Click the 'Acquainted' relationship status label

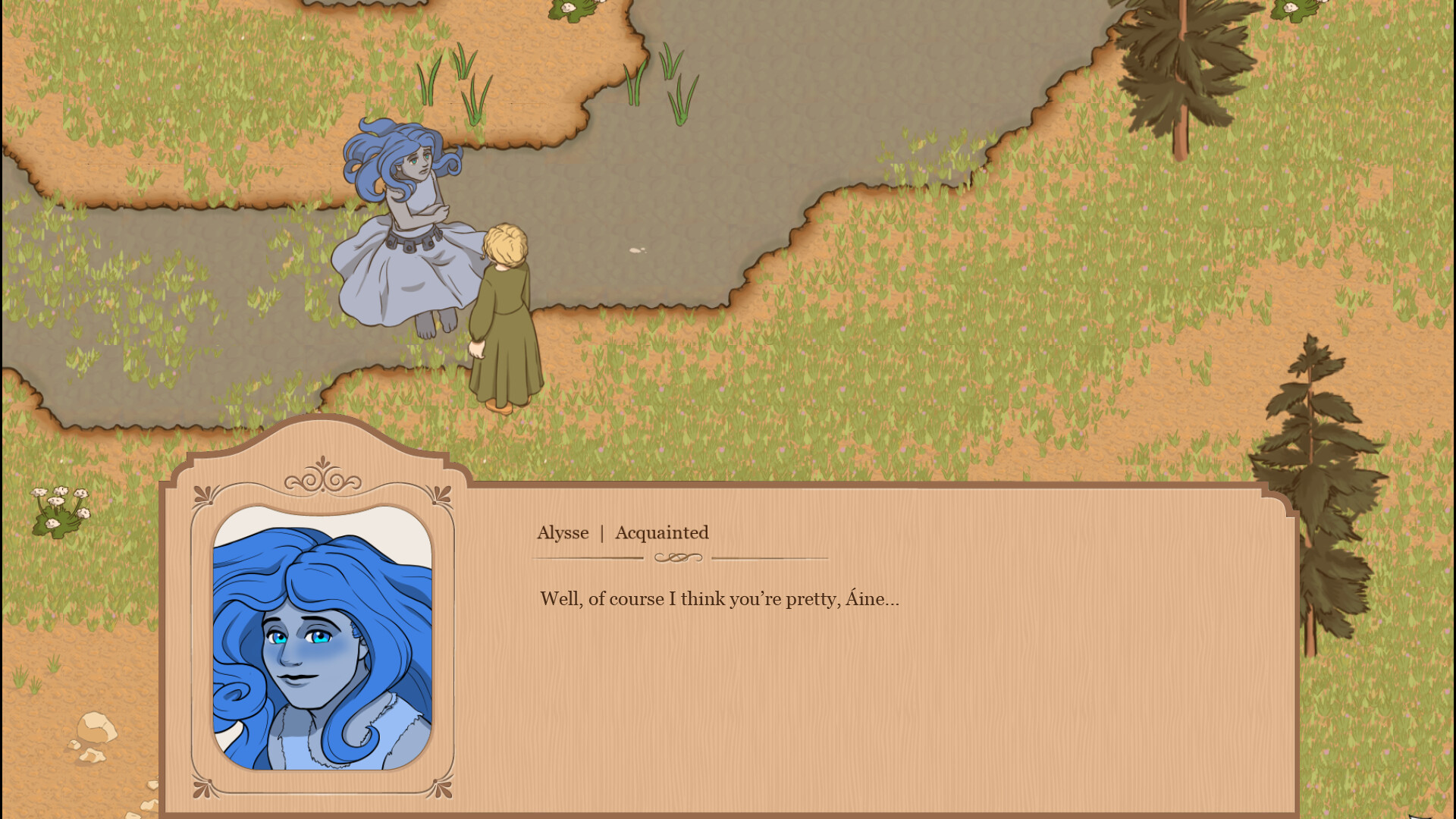click(x=661, y=533)
